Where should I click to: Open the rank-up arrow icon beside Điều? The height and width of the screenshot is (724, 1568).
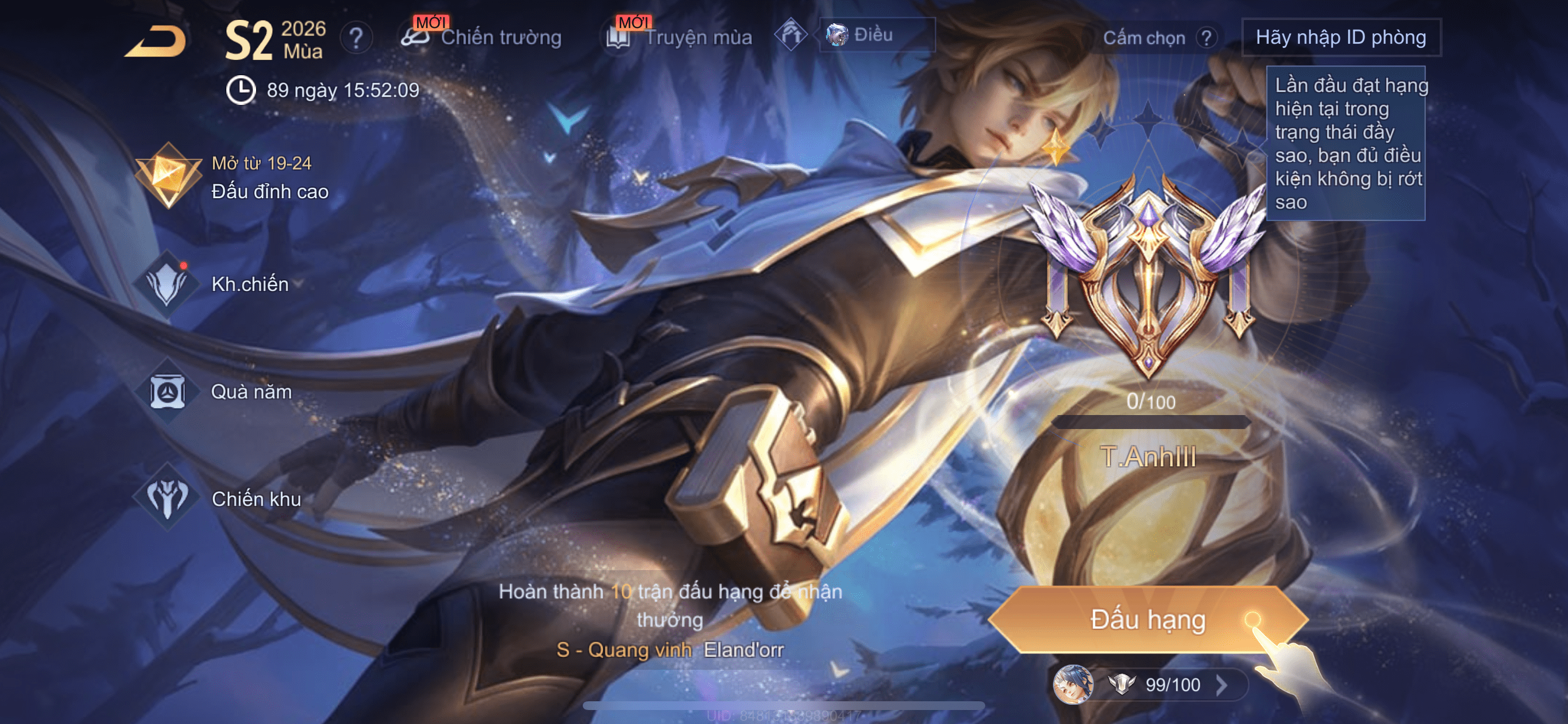click(x=790, y=36)
